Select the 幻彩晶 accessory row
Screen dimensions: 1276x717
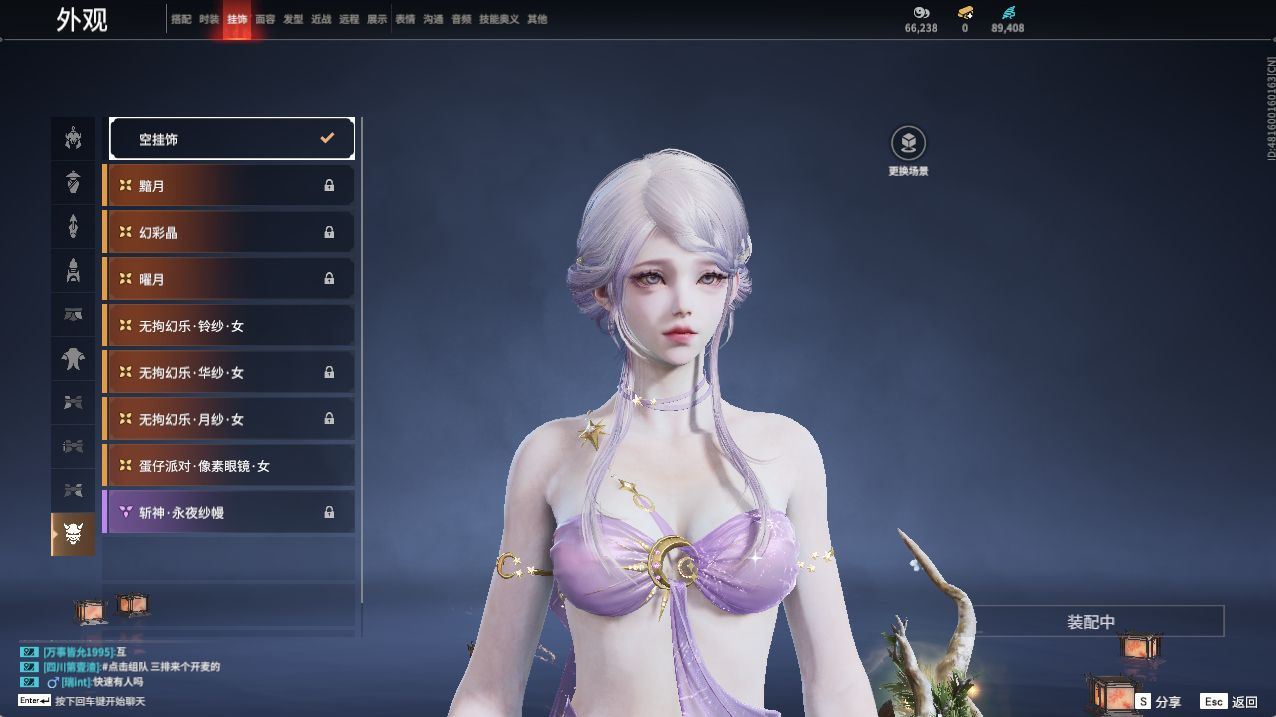[x=229, y=232]
